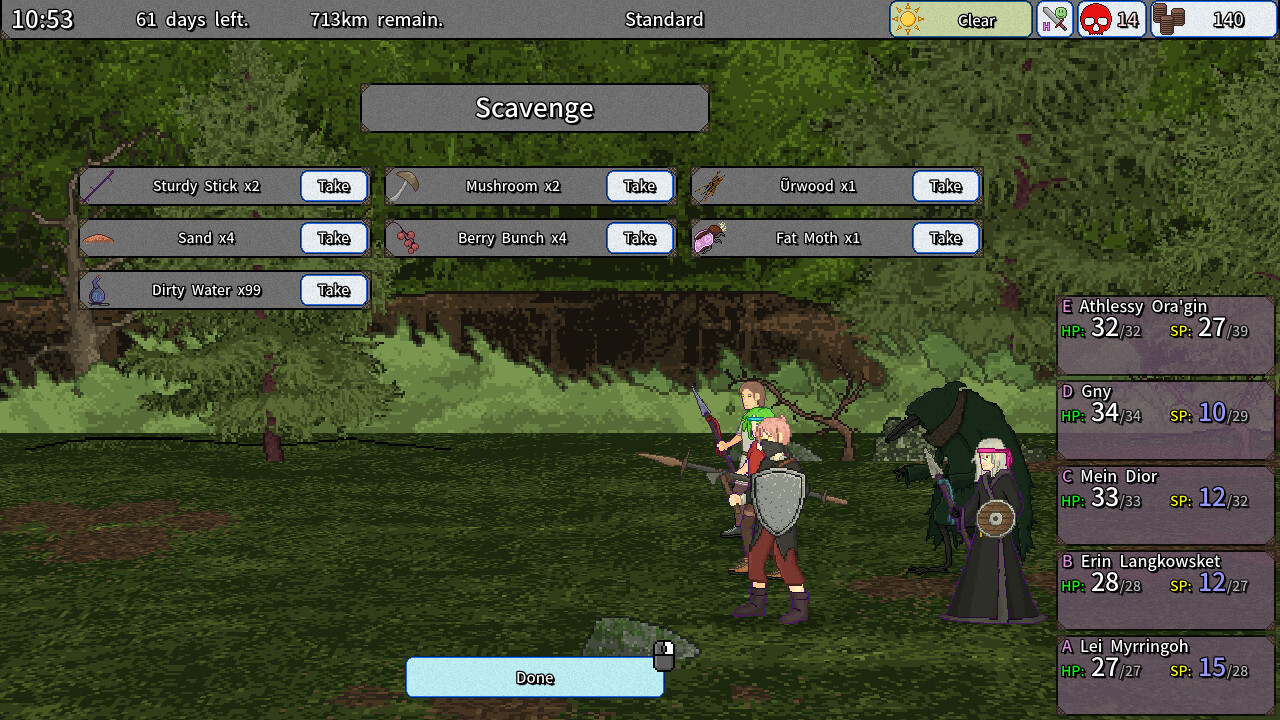Click the Sturdy Stick item icon
The image size is (1280, 720).
click(x=96, y=185)
